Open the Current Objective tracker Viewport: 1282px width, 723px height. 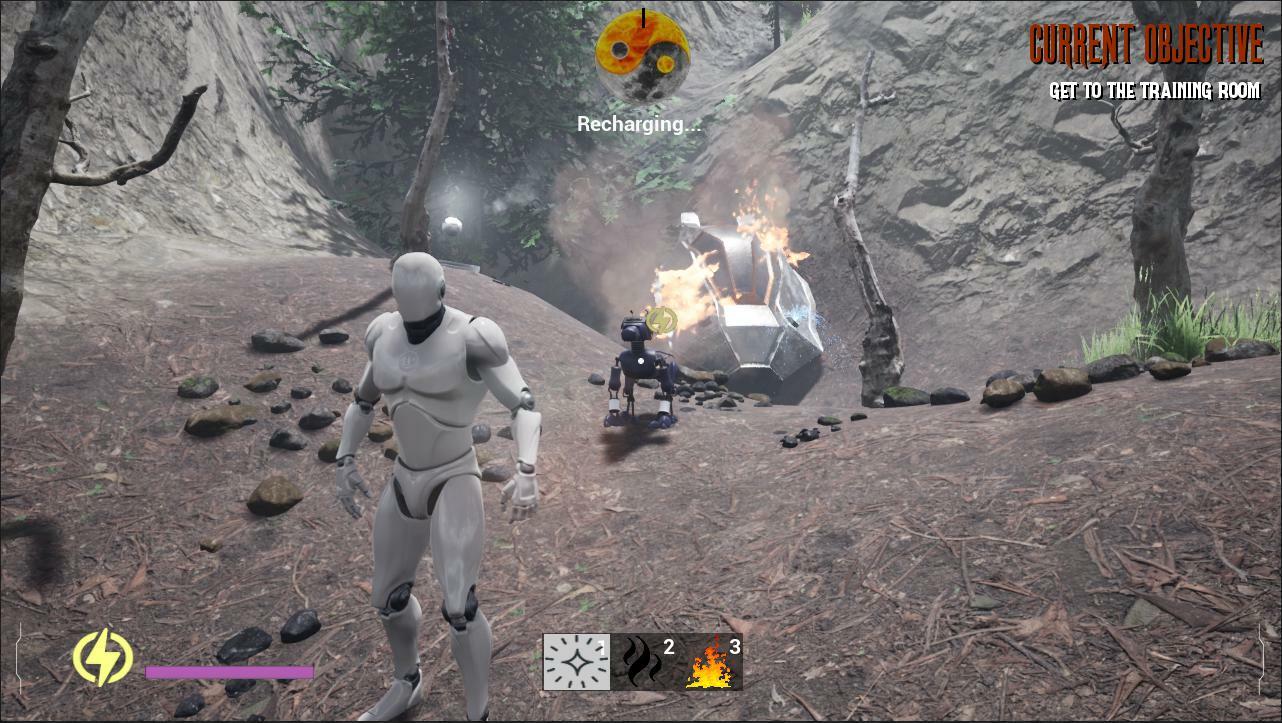1146,45
